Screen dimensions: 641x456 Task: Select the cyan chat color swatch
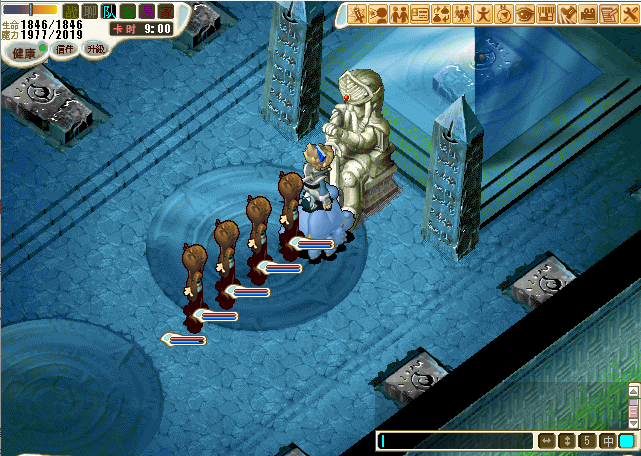point(626,441)
